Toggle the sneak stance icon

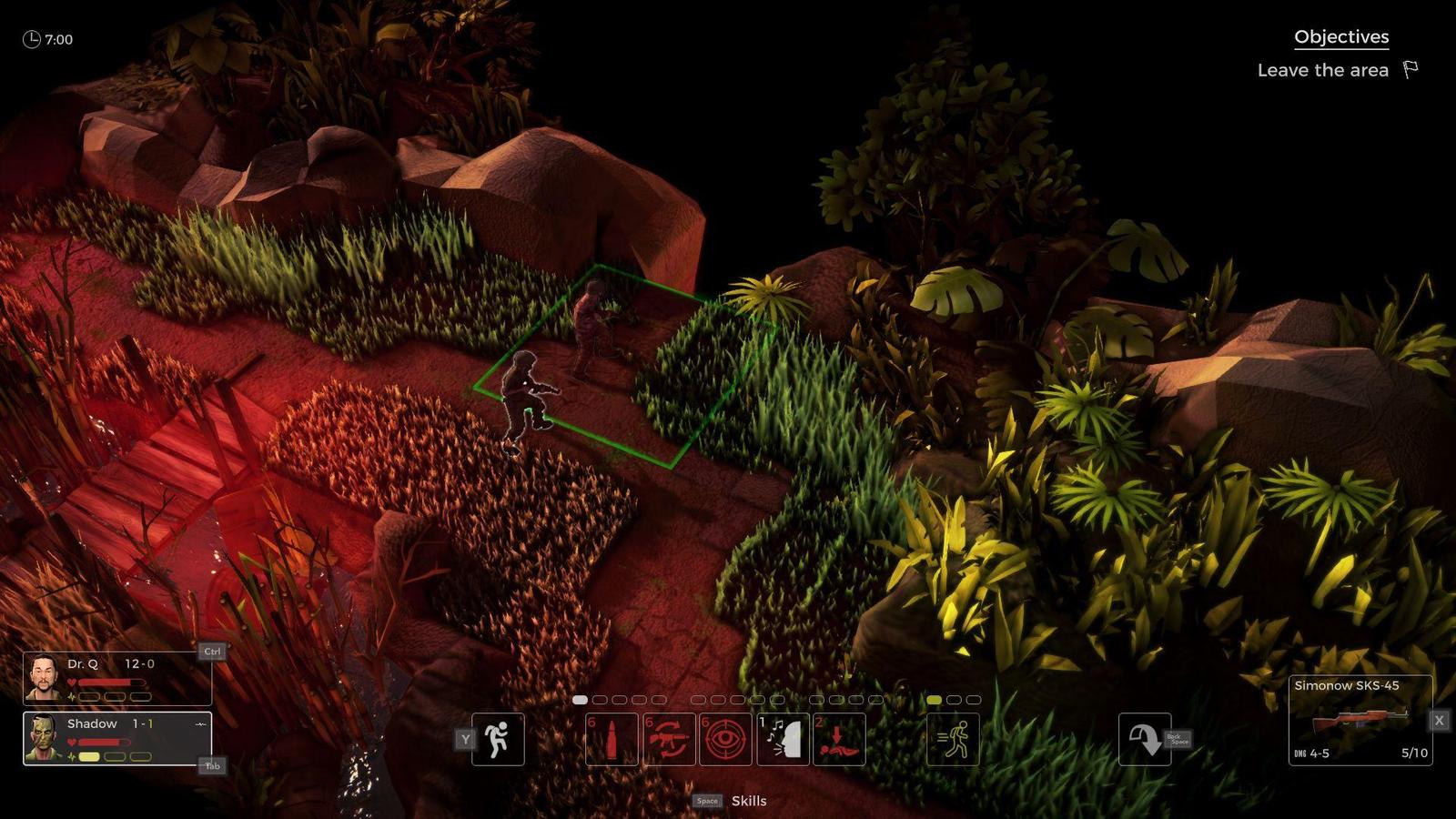coord(498,739)
